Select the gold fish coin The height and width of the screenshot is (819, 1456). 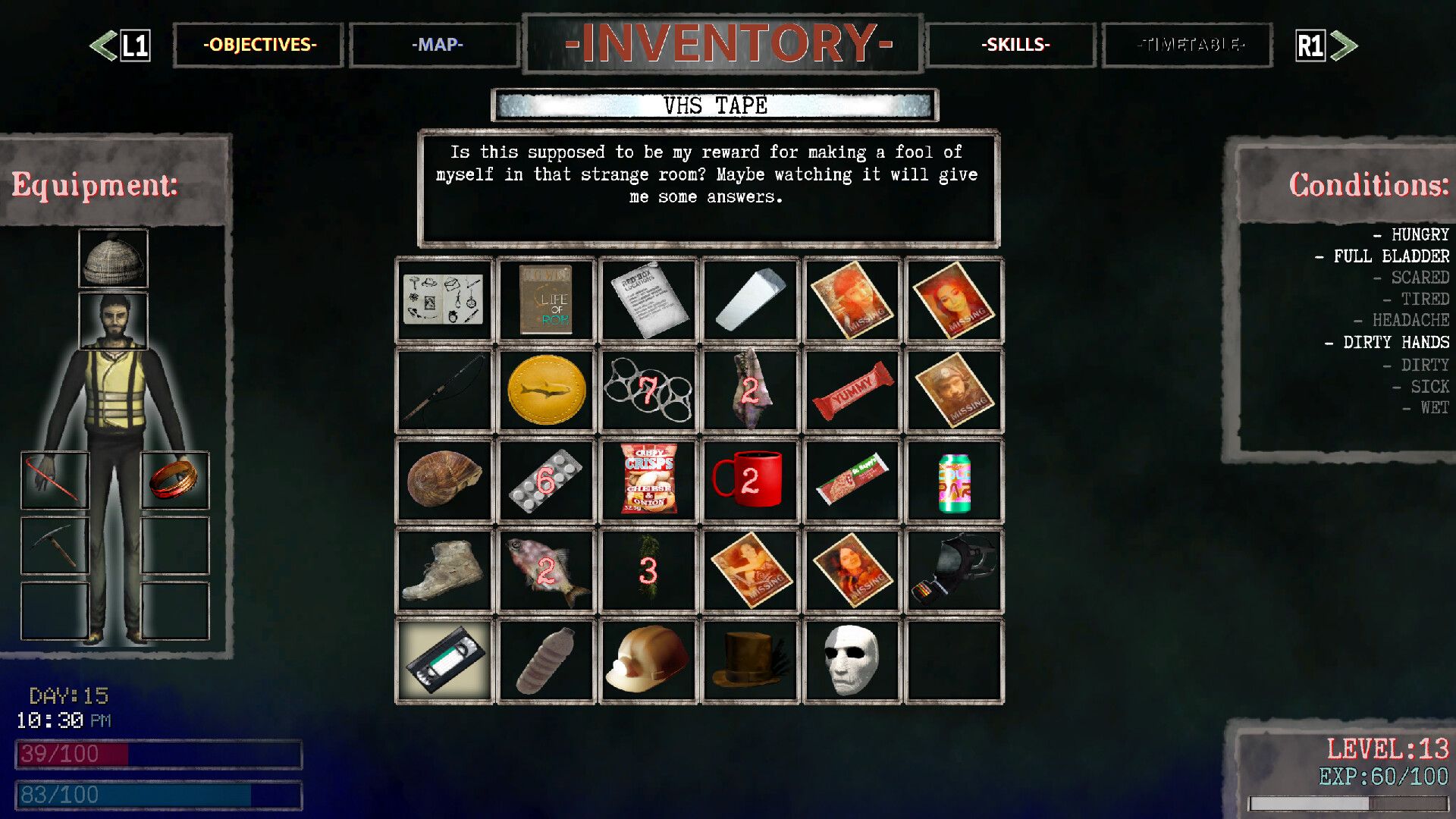[x=546, y=391]
